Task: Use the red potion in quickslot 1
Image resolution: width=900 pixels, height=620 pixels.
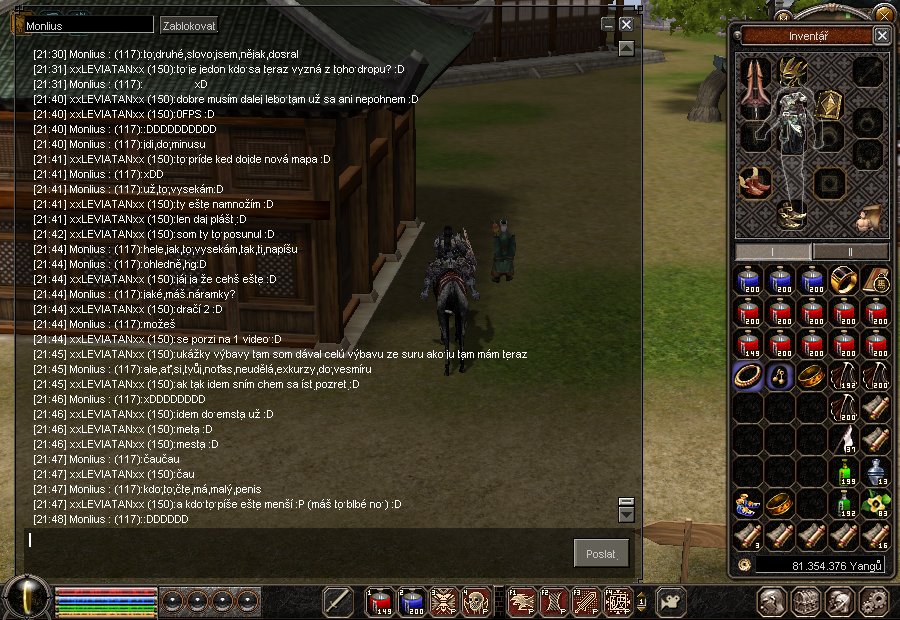Action: (x=381, y=600)
